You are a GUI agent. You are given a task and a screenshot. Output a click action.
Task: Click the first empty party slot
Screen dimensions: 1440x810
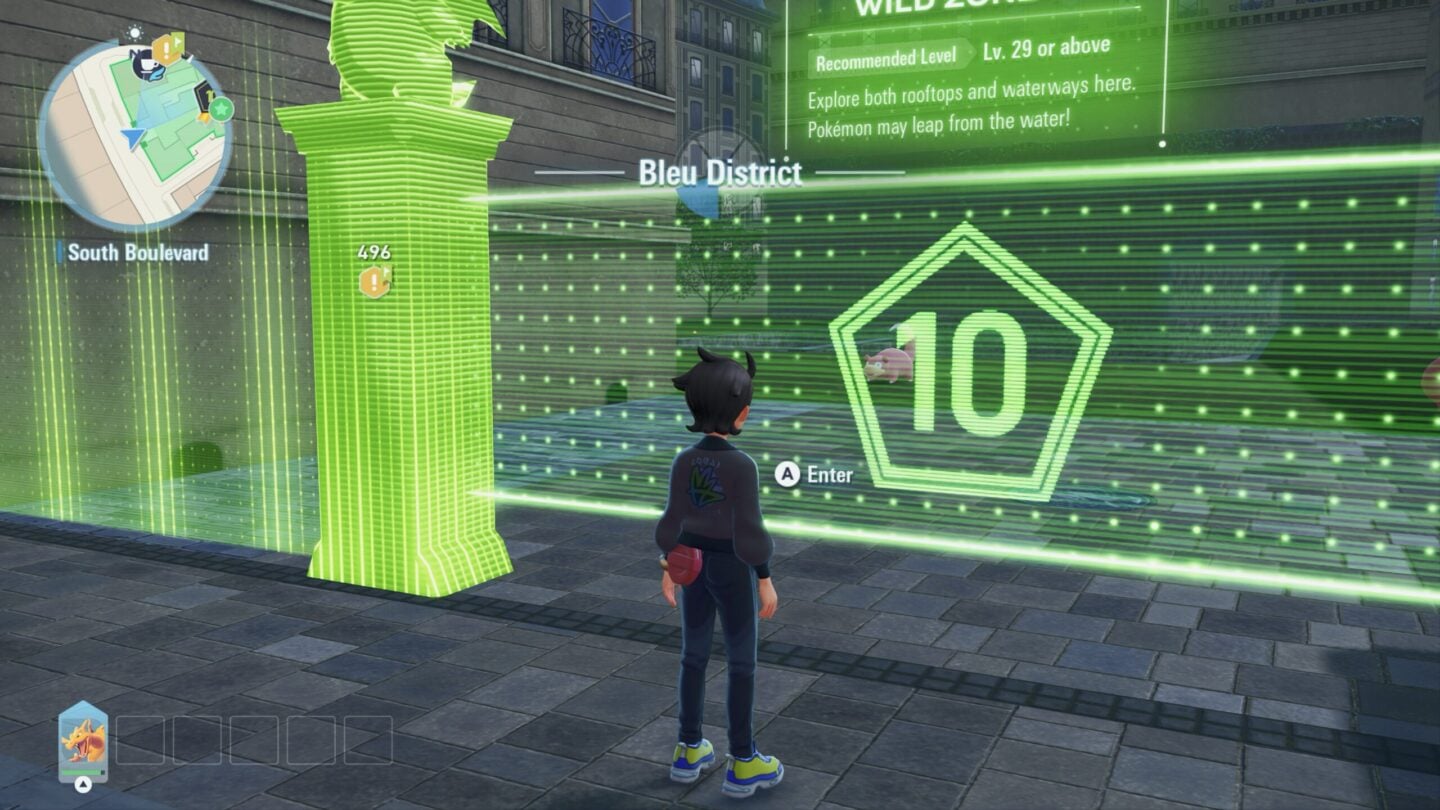tap(140, 740)
